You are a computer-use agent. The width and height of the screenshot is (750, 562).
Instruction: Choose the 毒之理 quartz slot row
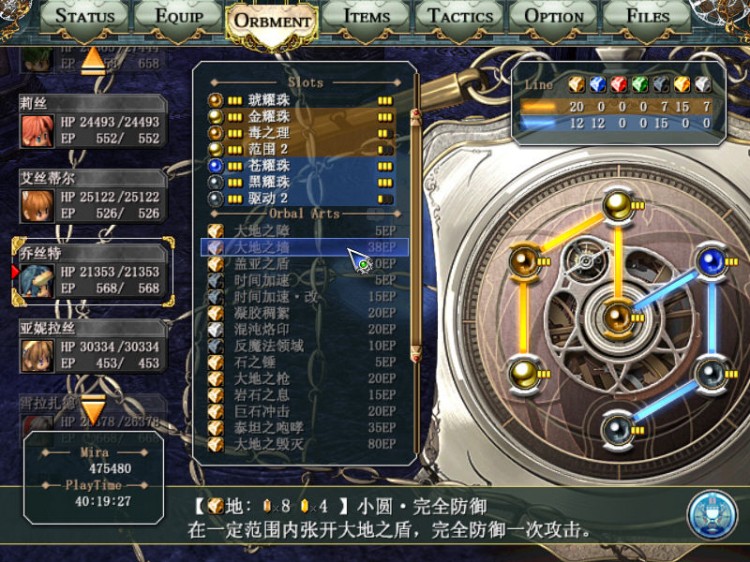pyautogui.click(x=300, y=133)
